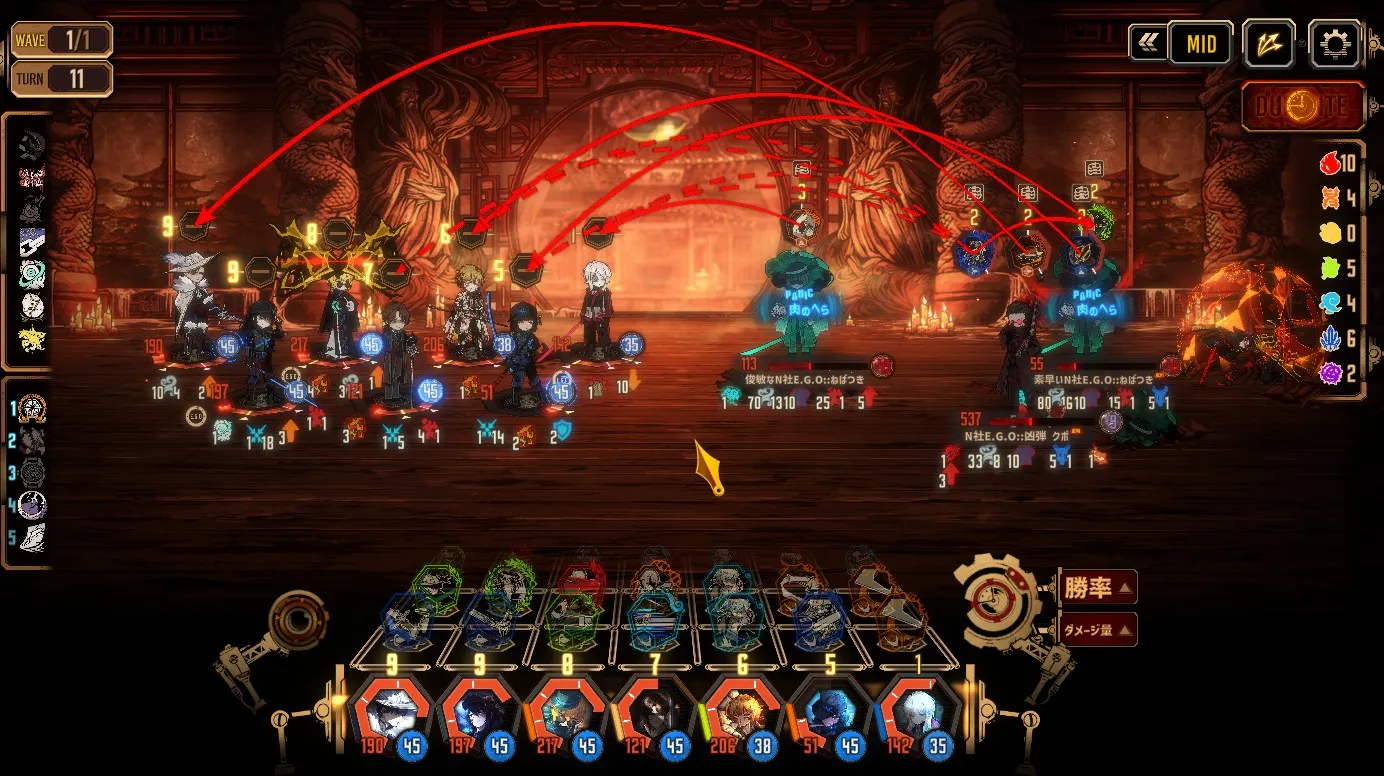Screen dimensions: 1384x776
Task: Open the gear settings menu
Action: 1334,45
